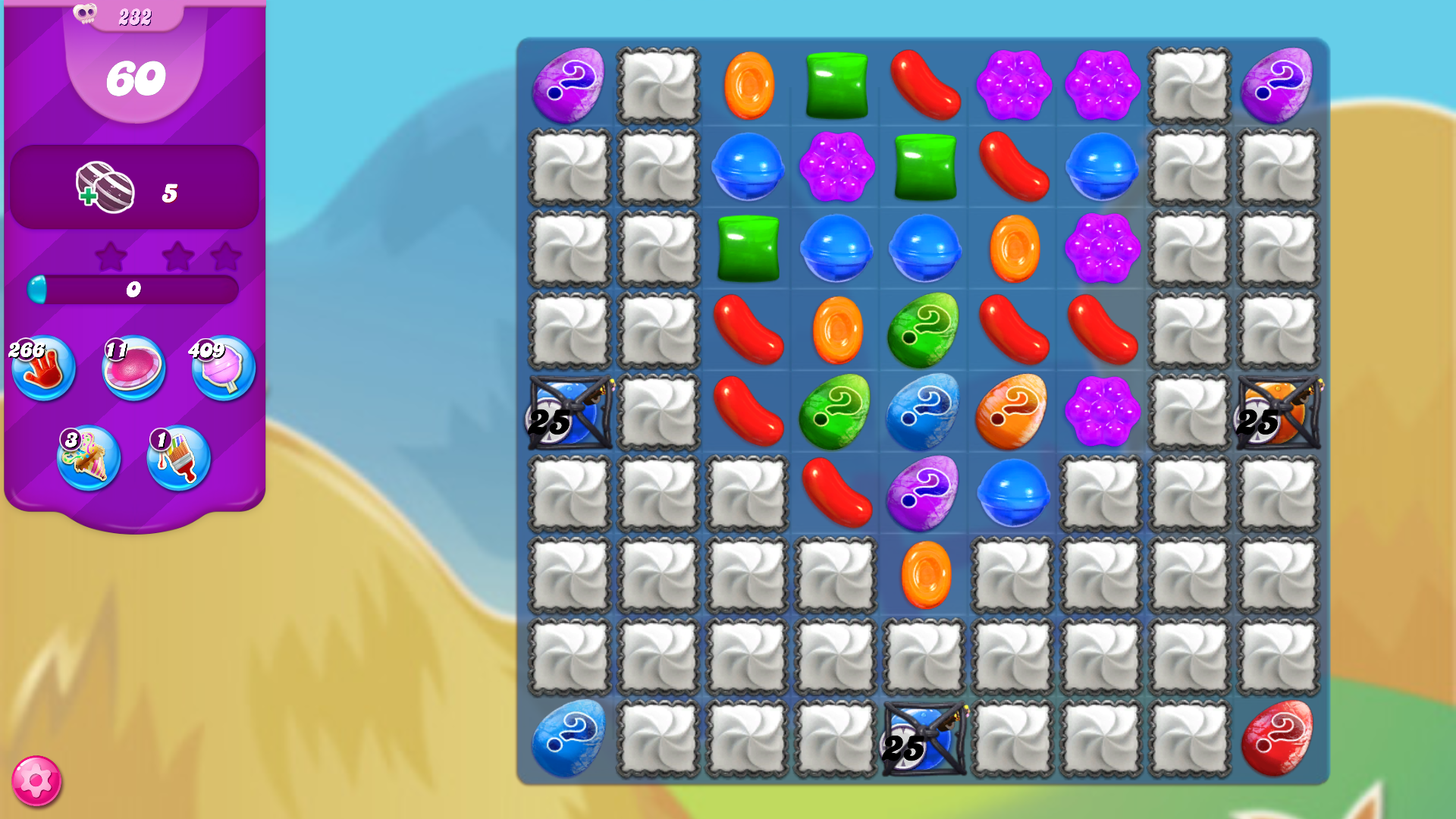Open the settings gear menu
This screenshot has width=1456, height=819.
pyautogui.click(x=36, y=782)
